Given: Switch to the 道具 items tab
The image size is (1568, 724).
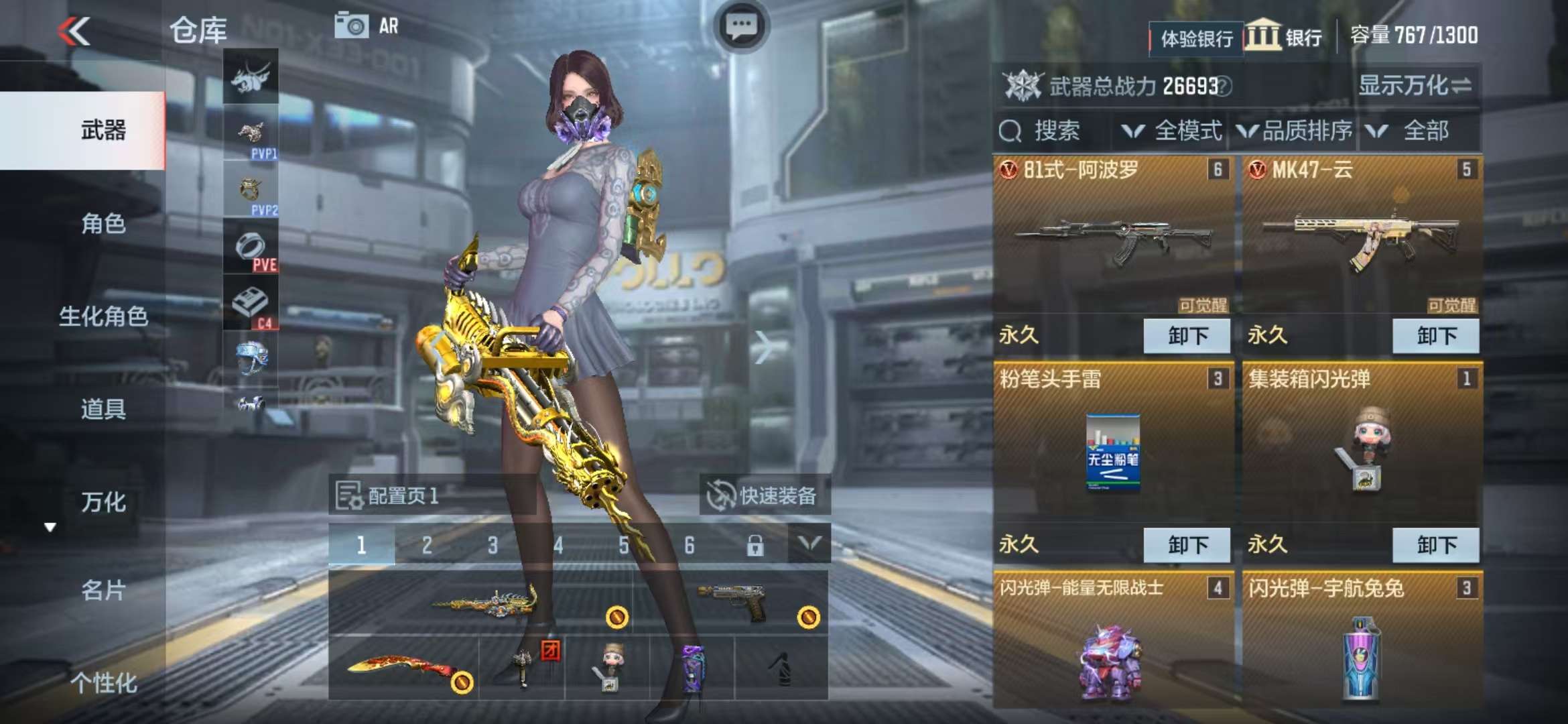Looking at the screenshot, I should (x=103, y=408).
